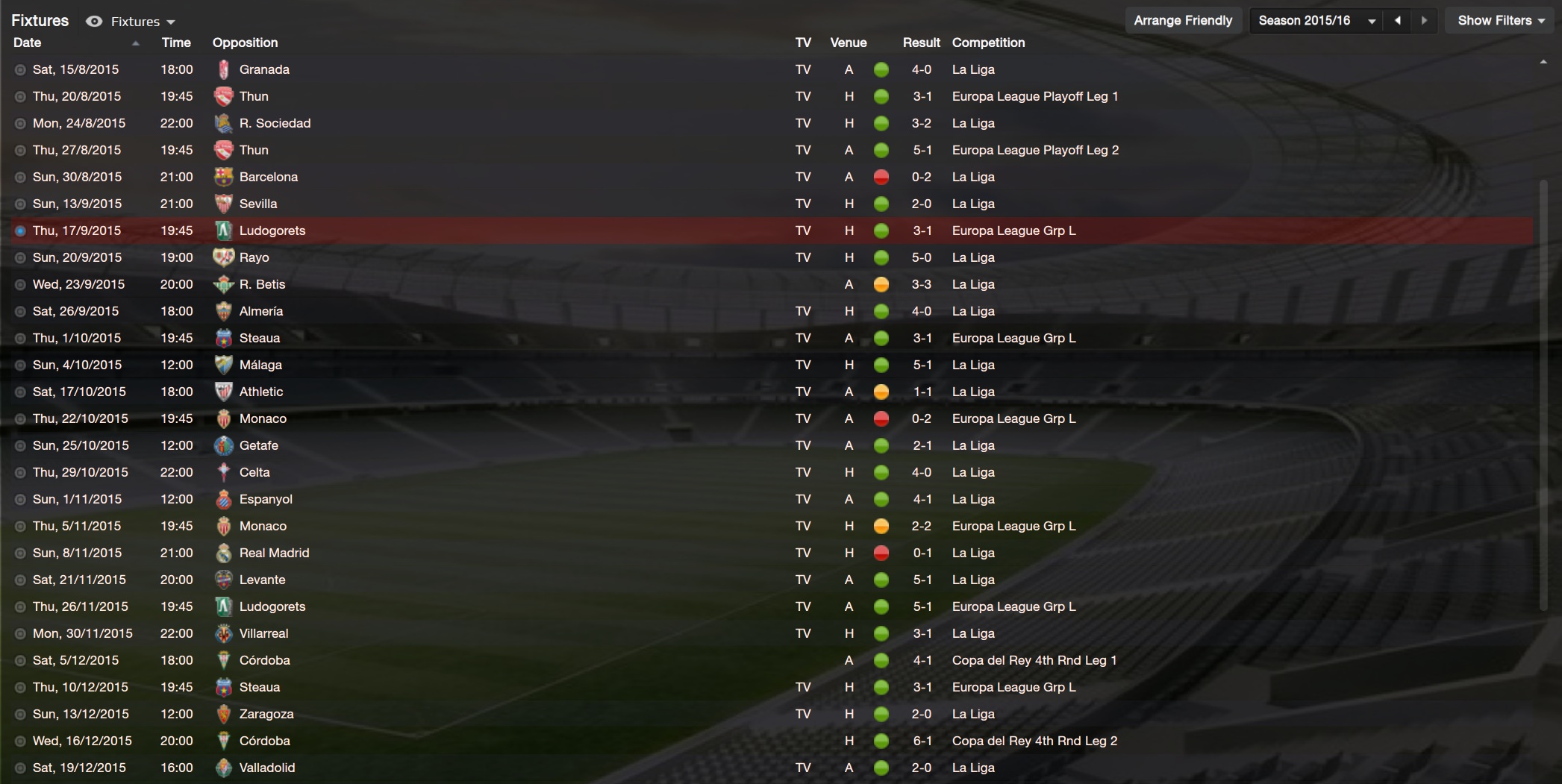
Task: Select the Athletic 1-1 draw row
Action: (261, 392)
